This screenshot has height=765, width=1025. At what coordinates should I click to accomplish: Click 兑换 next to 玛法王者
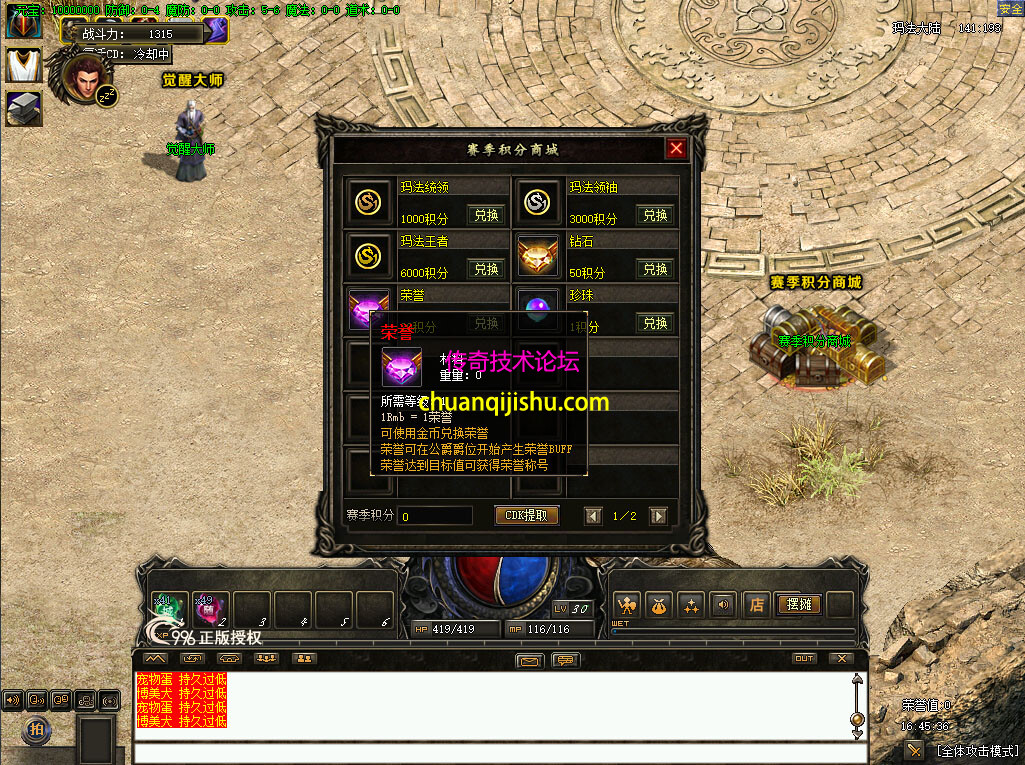click(x=486, y=269)
